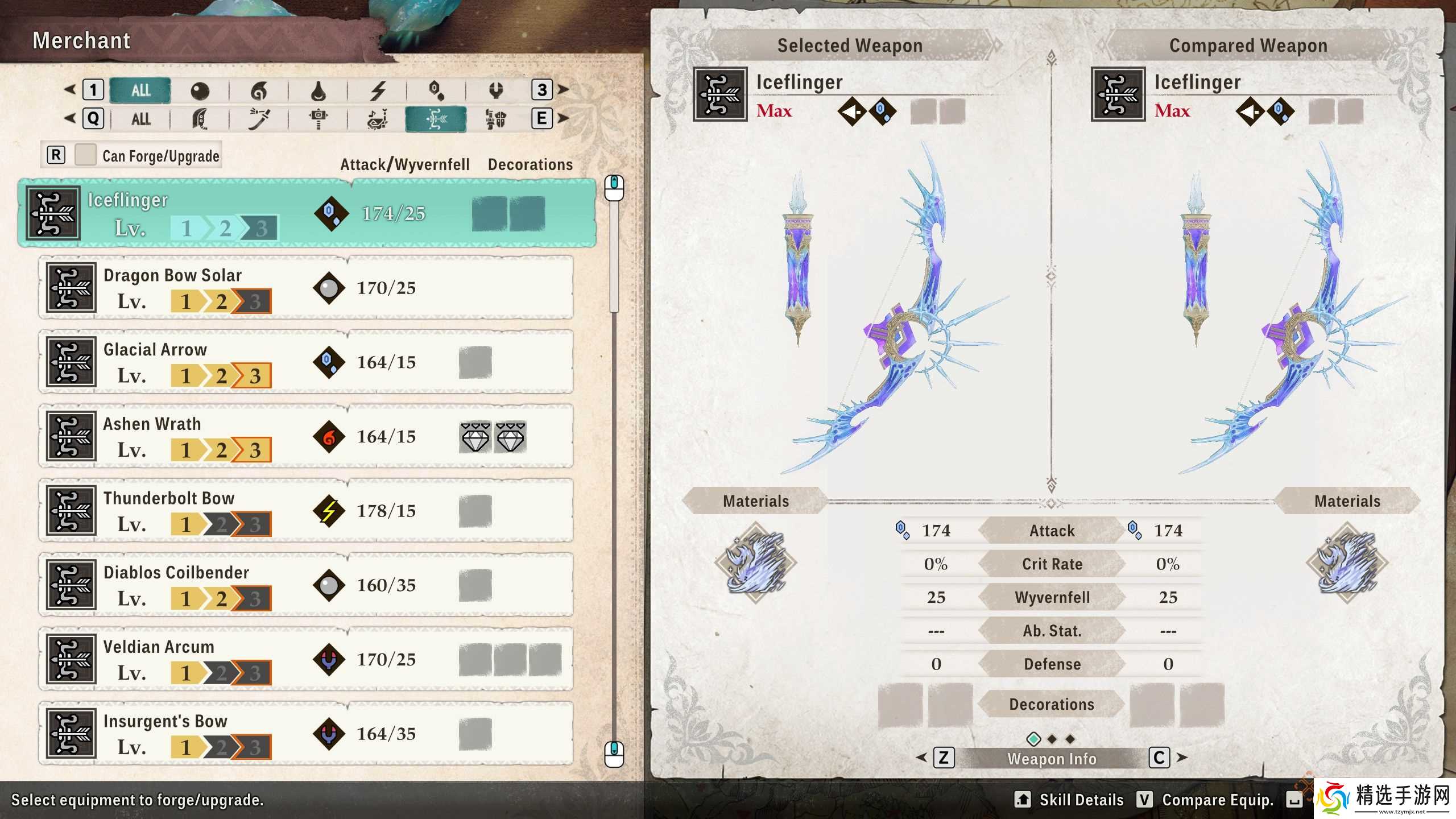
Task: Select the hammer weapon category
Action: 318,119
